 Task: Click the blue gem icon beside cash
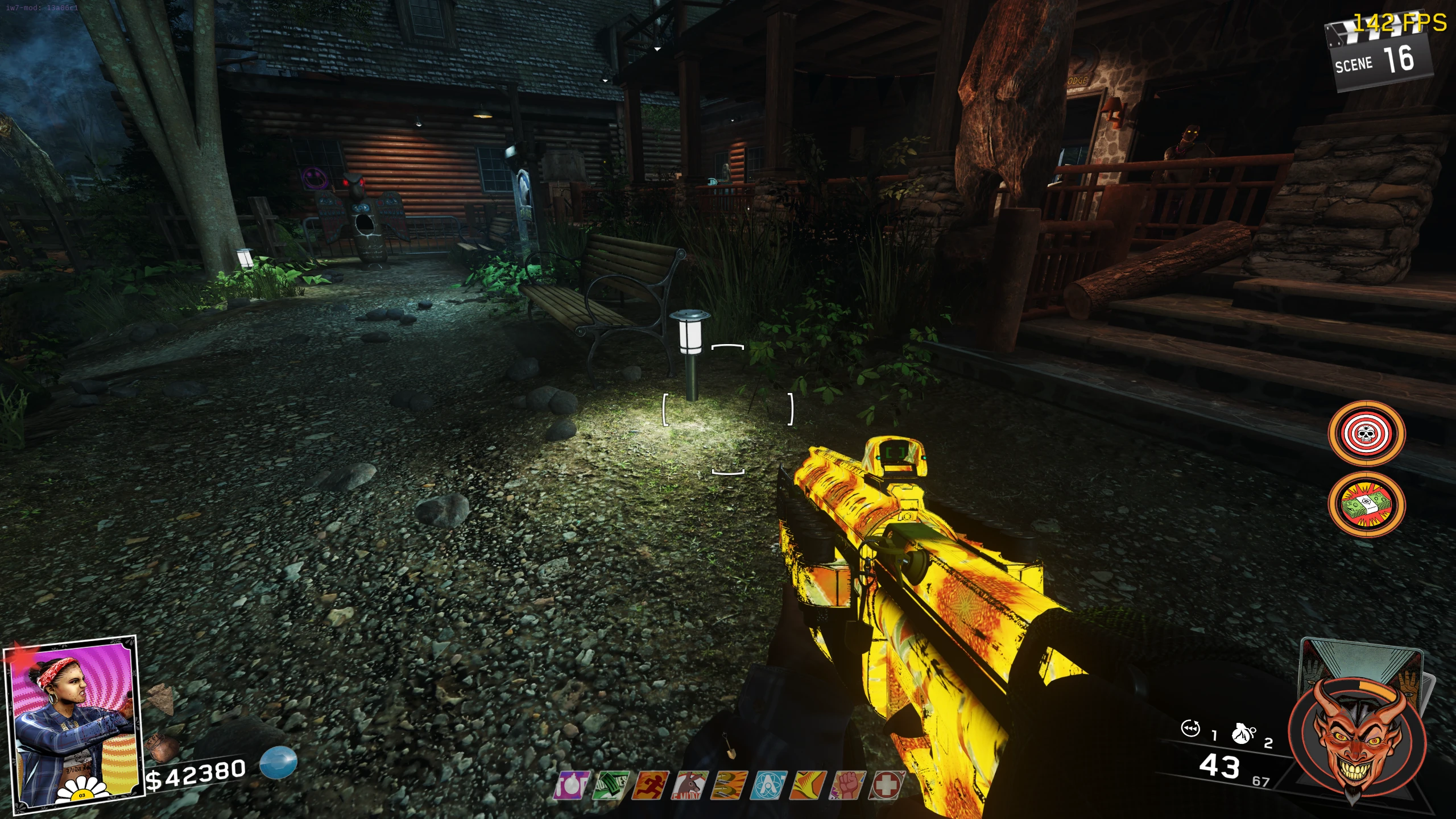click(x=278, y=762)
